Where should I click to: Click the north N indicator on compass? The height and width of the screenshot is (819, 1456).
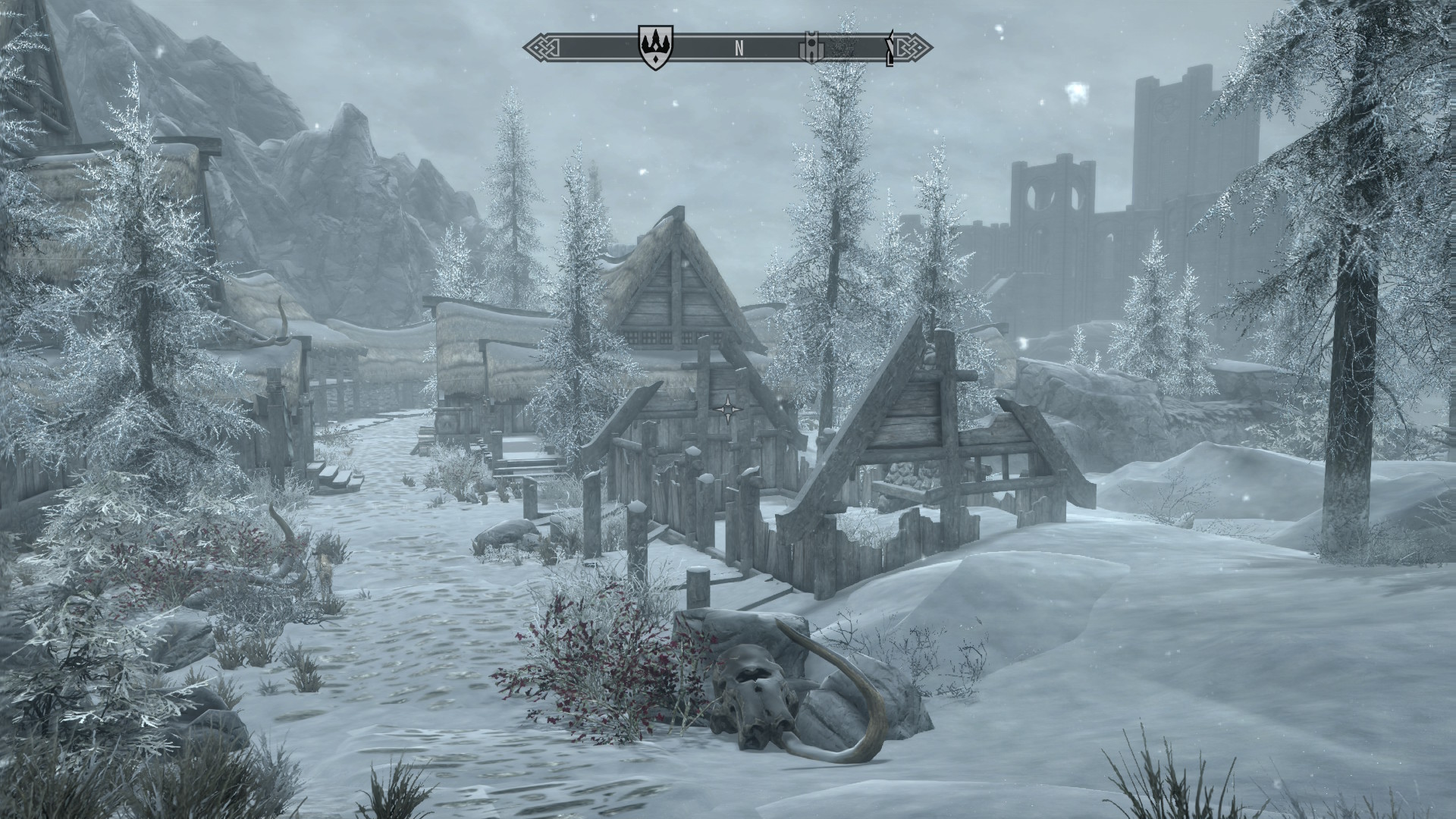point(739,49)
